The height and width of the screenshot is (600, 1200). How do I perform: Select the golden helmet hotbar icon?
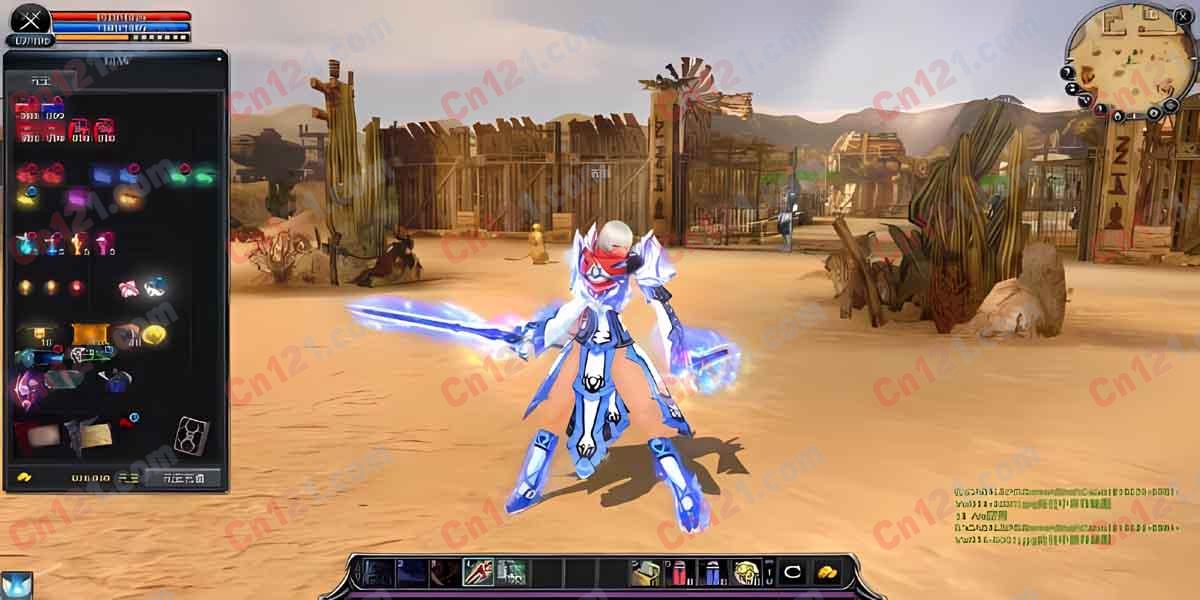pos(745,573)
